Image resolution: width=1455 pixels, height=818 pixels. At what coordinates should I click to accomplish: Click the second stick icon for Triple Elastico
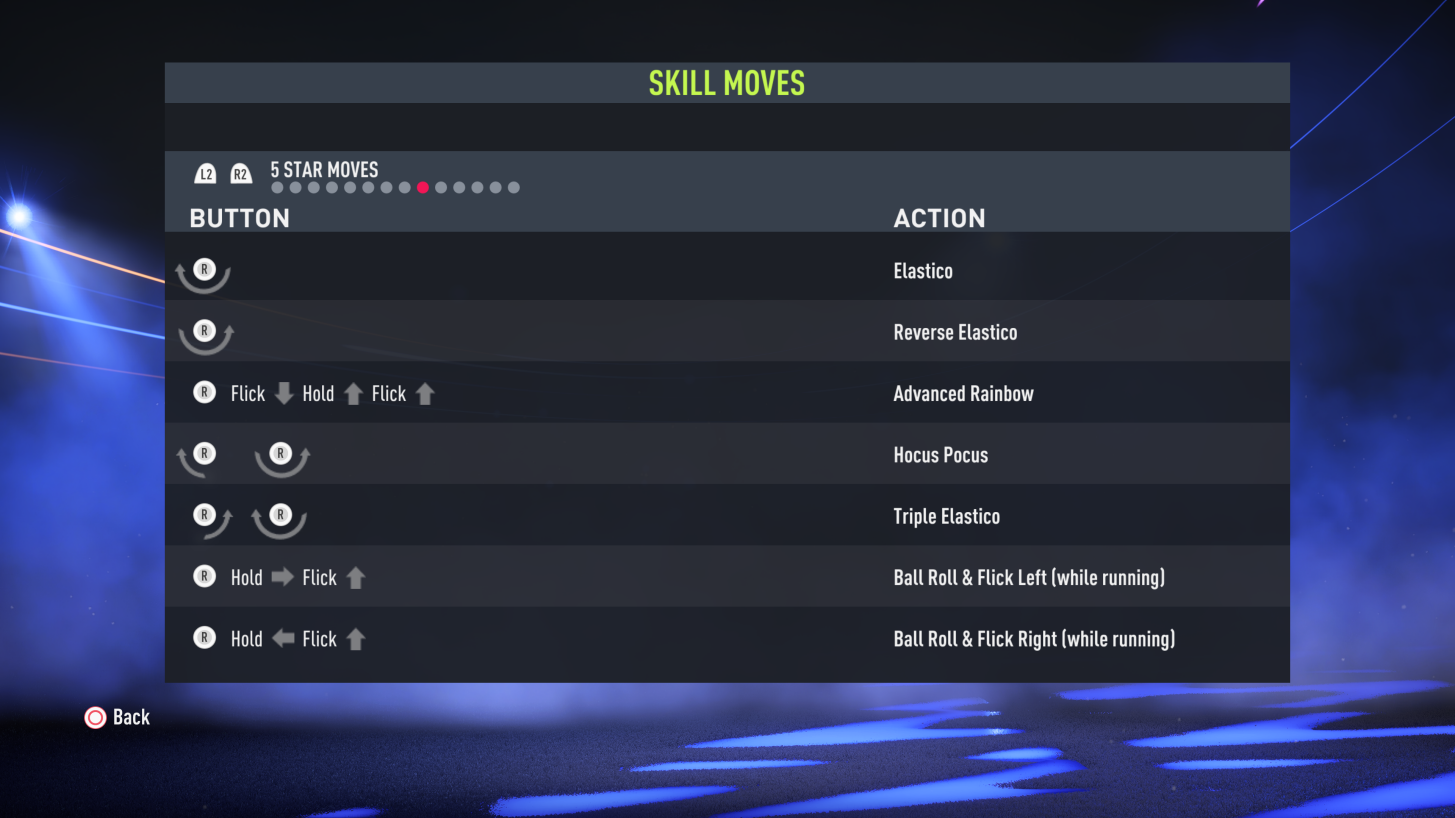click(280, 515)
